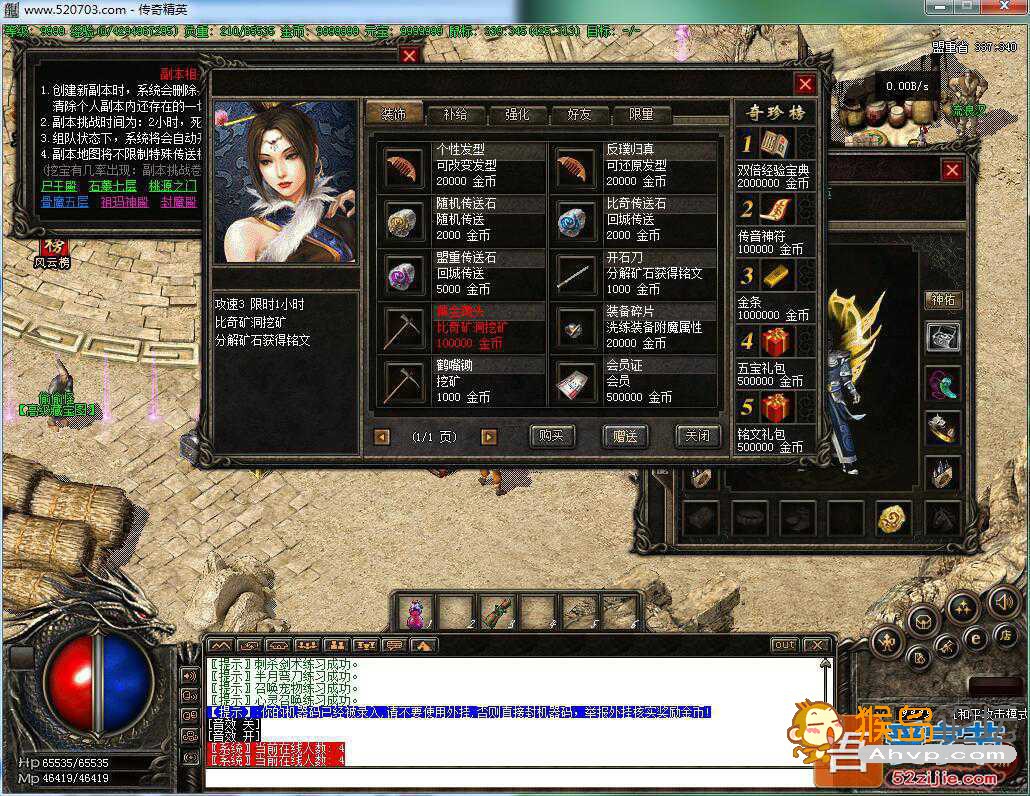The height and width of the screenshot is (796, 1030).
Task: Go to the next shop page arrow
Action: coord(488,437)
